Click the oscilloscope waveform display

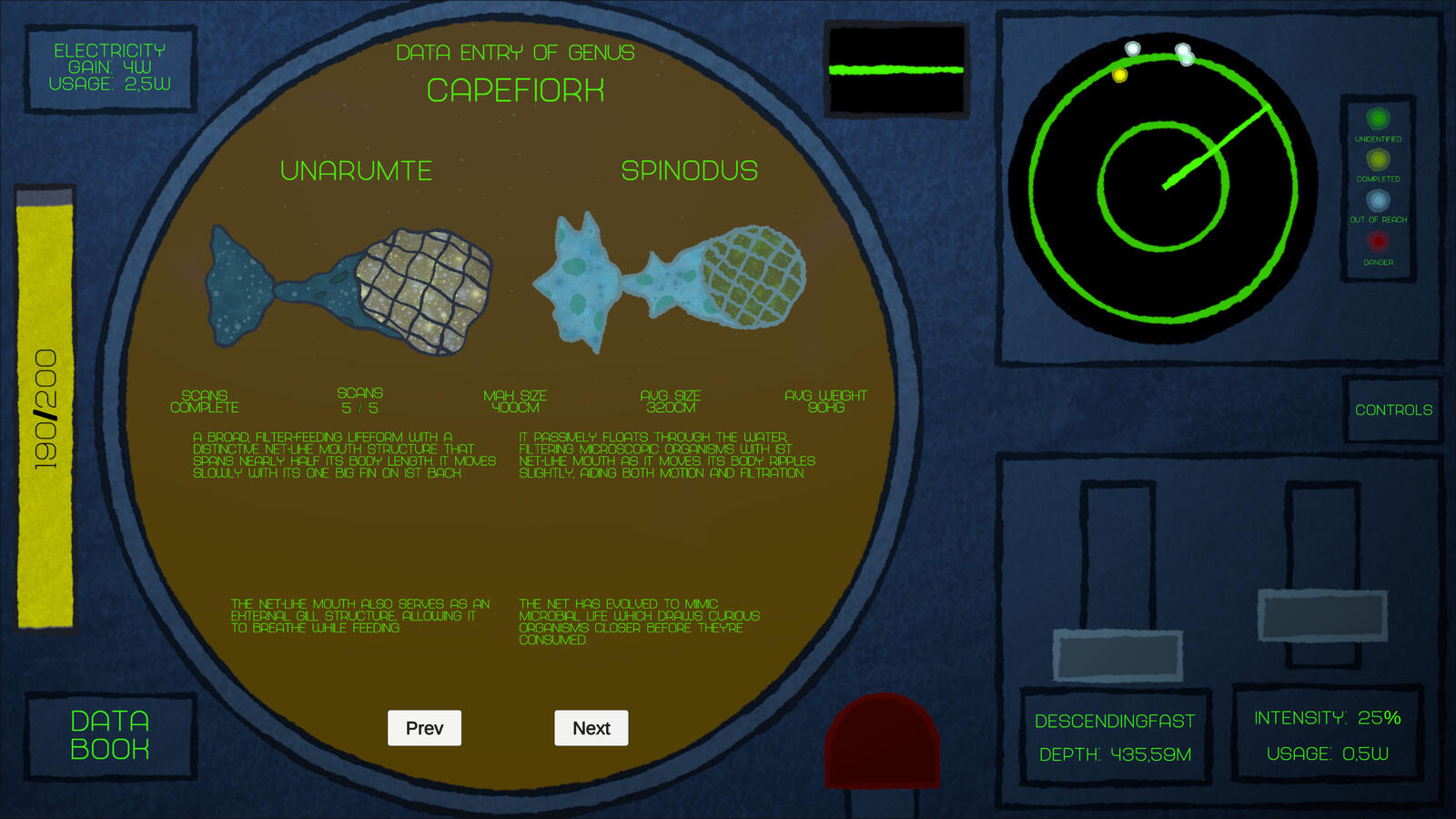click(x=896, y=68)
